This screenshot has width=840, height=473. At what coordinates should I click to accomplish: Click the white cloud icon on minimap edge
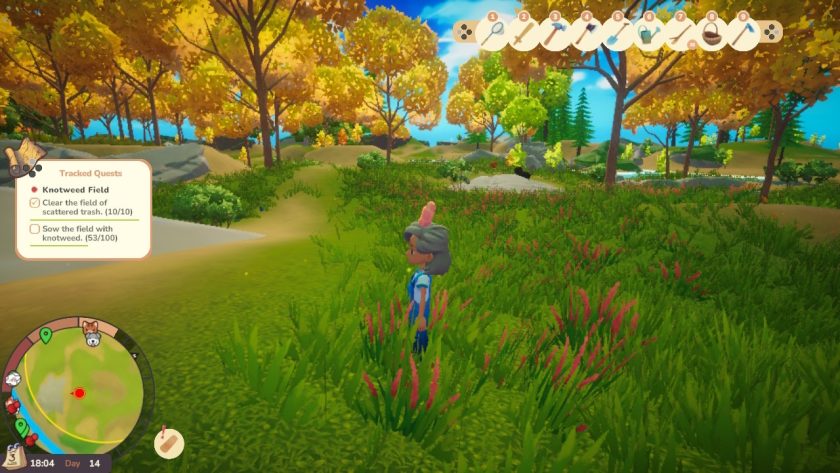point(14,379)
